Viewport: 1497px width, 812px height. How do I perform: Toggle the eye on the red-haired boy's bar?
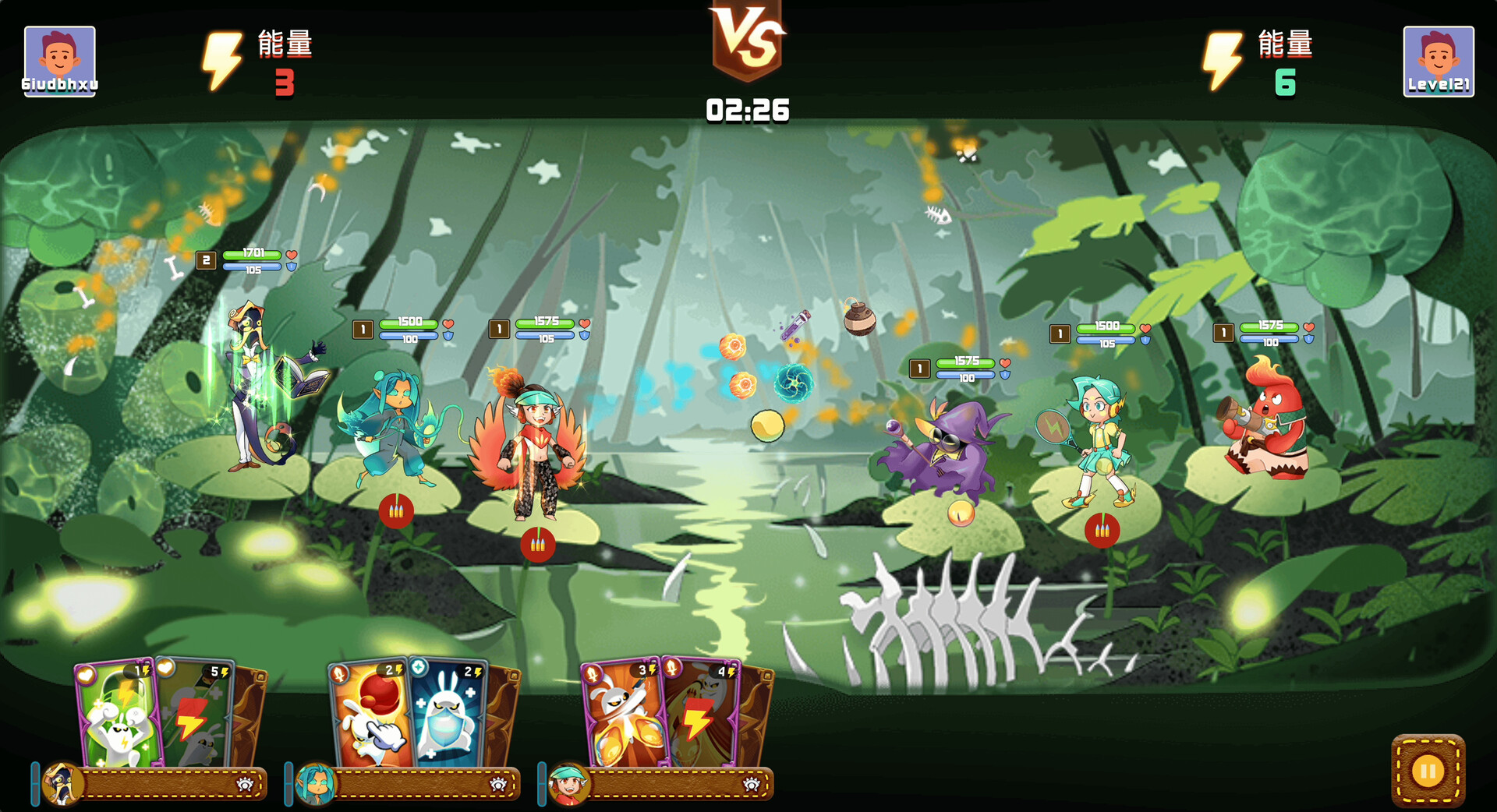(x=752, y=786)
